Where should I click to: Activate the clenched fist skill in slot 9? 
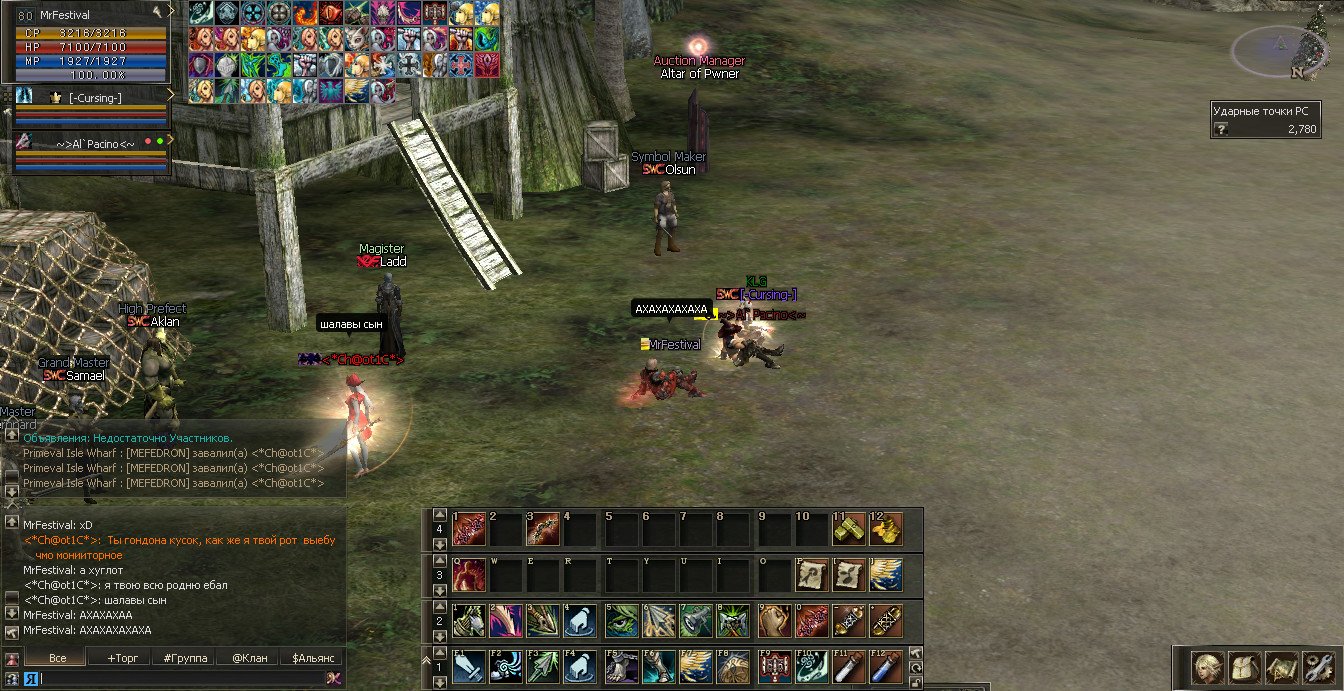point(772,621)
